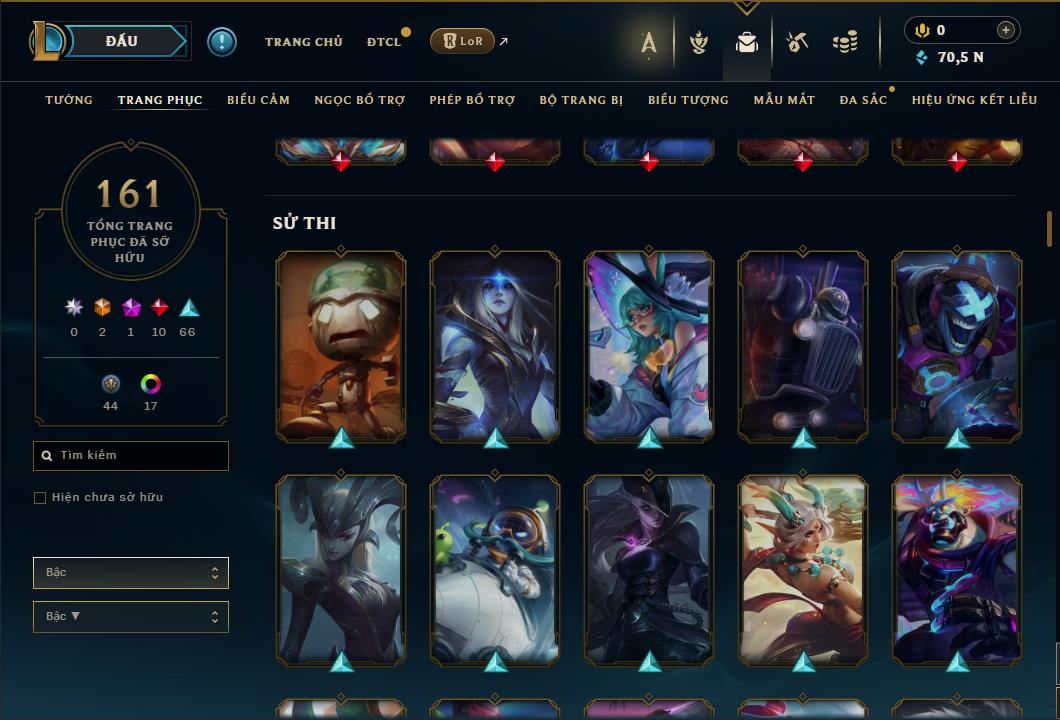Switch to the TƯỚNG tab

[x=69, y=100]
